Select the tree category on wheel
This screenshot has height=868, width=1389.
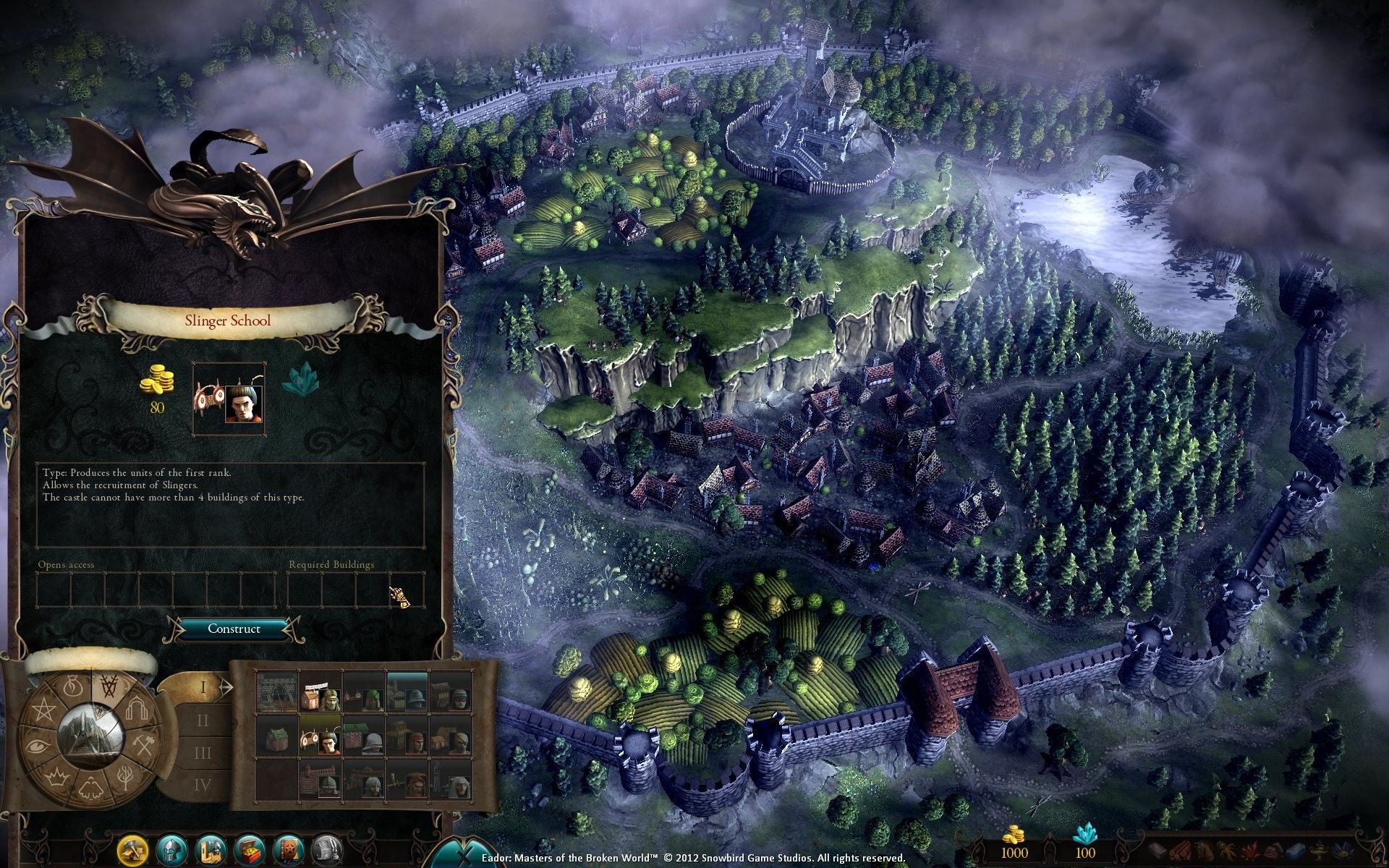tap(125, 777)
